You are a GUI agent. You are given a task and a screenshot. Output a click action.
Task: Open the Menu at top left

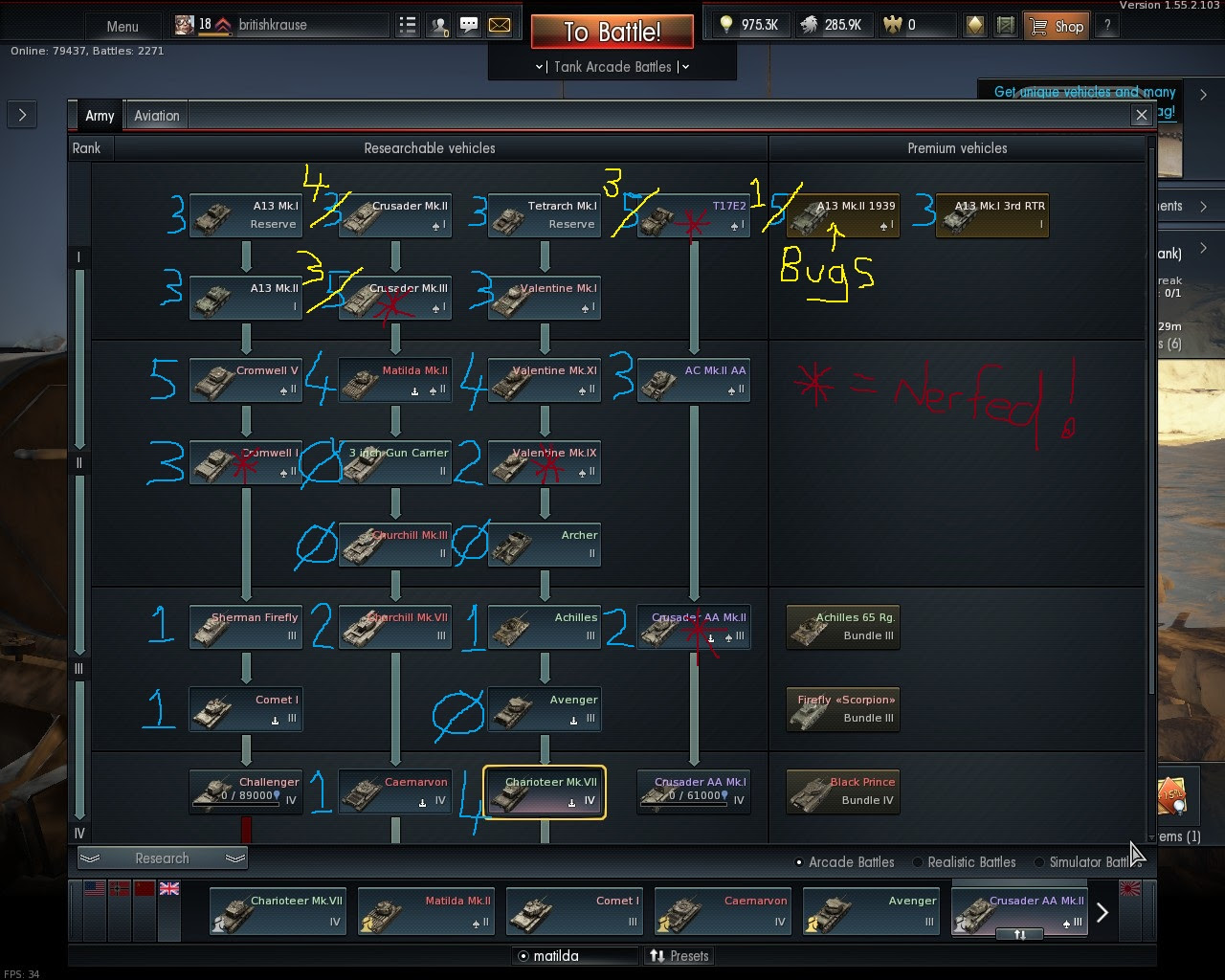(x=122, y=26)
